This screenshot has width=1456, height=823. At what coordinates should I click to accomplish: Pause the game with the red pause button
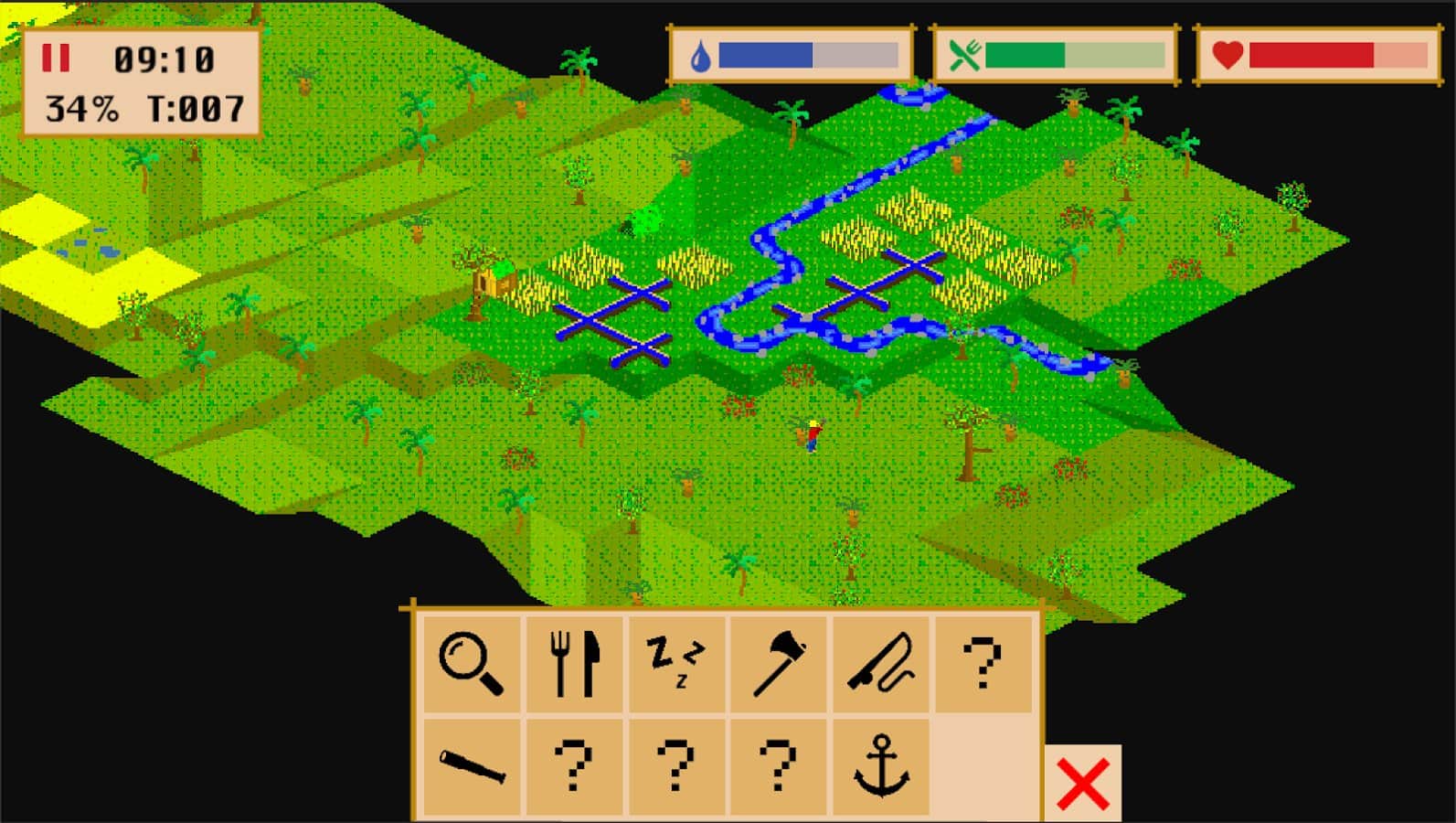tap(57, 57)
